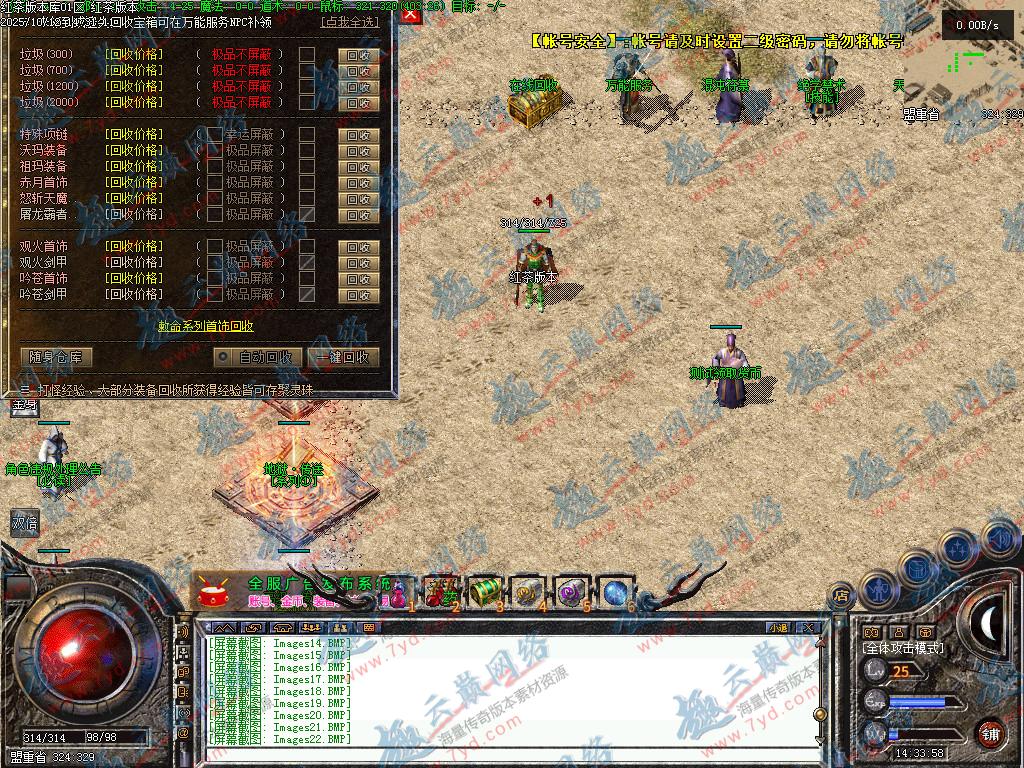This screenshot has width=1024, height=768.
Task: Open the 敕命系列首饰回收 link
Action: coord(205,326)
